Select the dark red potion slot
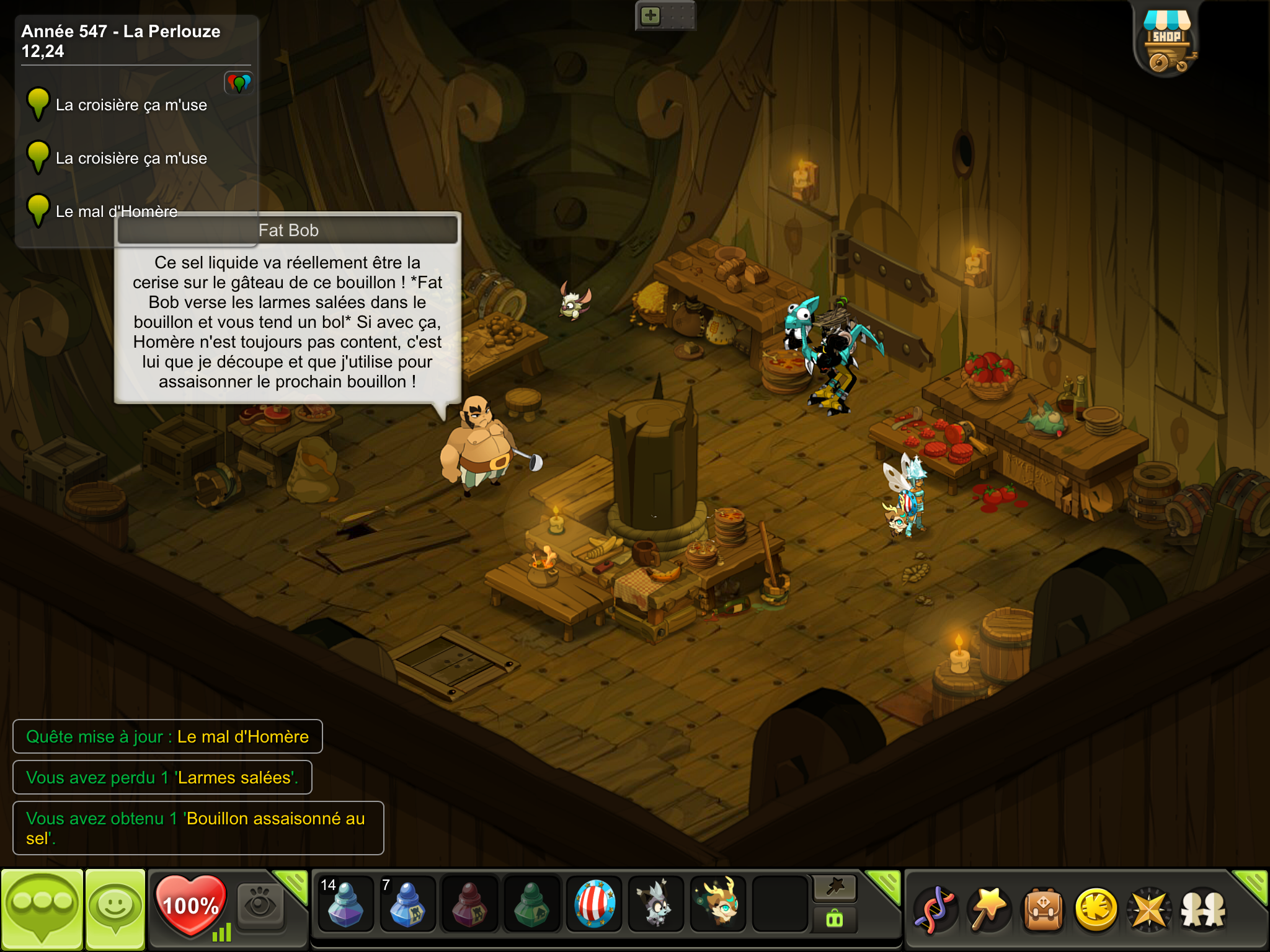This screenshot has width=1270, height=952. [469, 905]
